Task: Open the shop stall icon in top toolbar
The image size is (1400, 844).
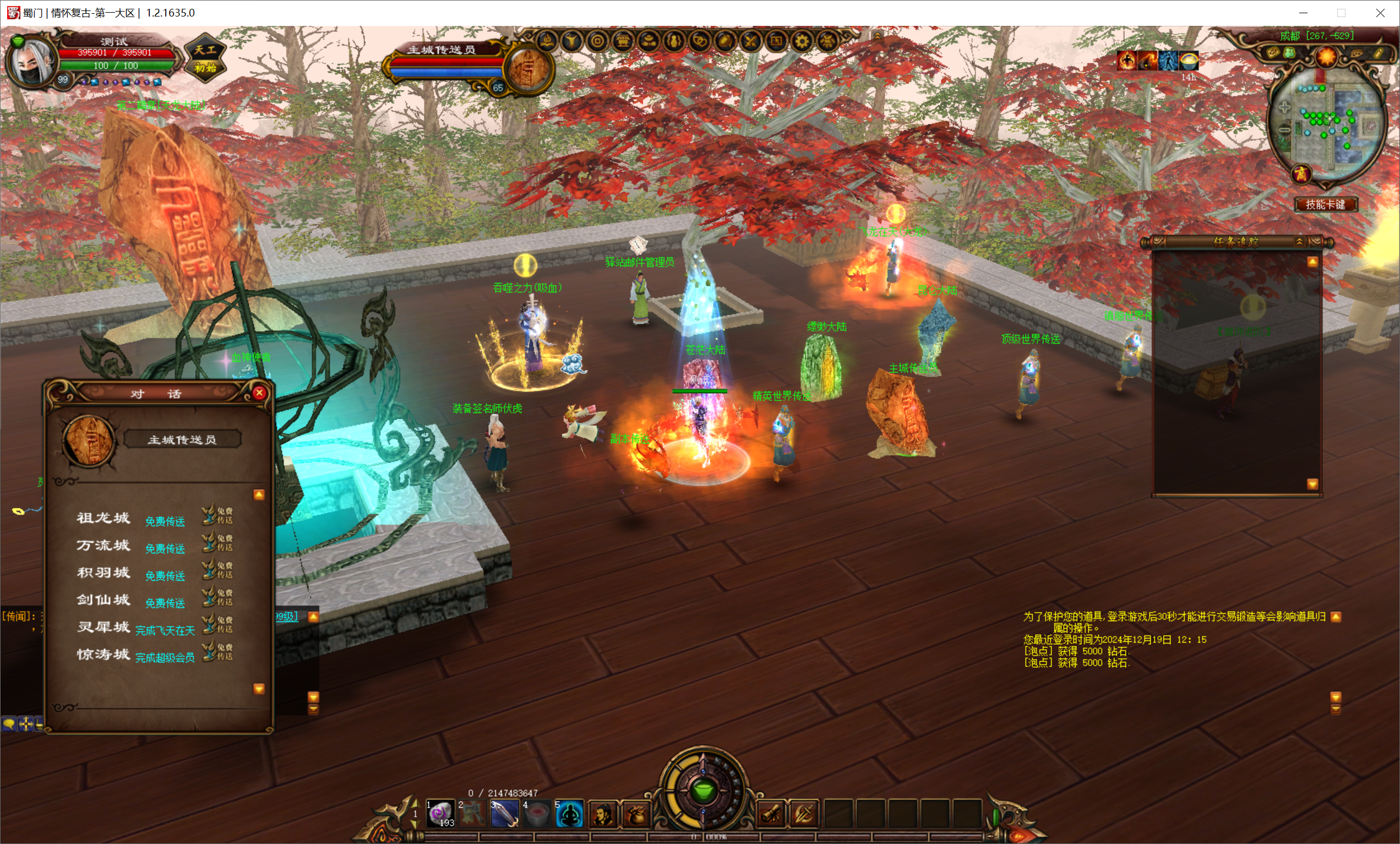Action: 623,41
